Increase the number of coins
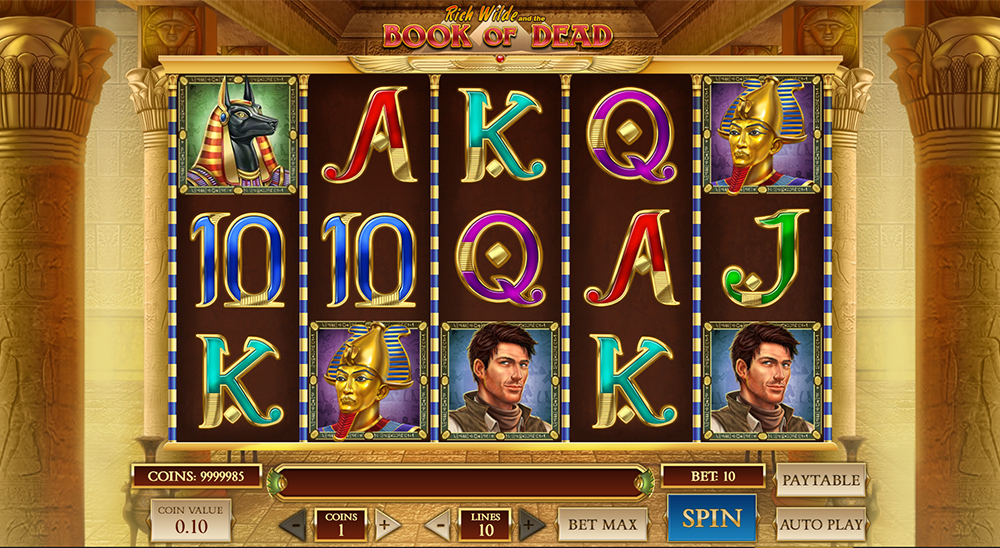This screenshot has width=1000, height=548. coord(387,524)
